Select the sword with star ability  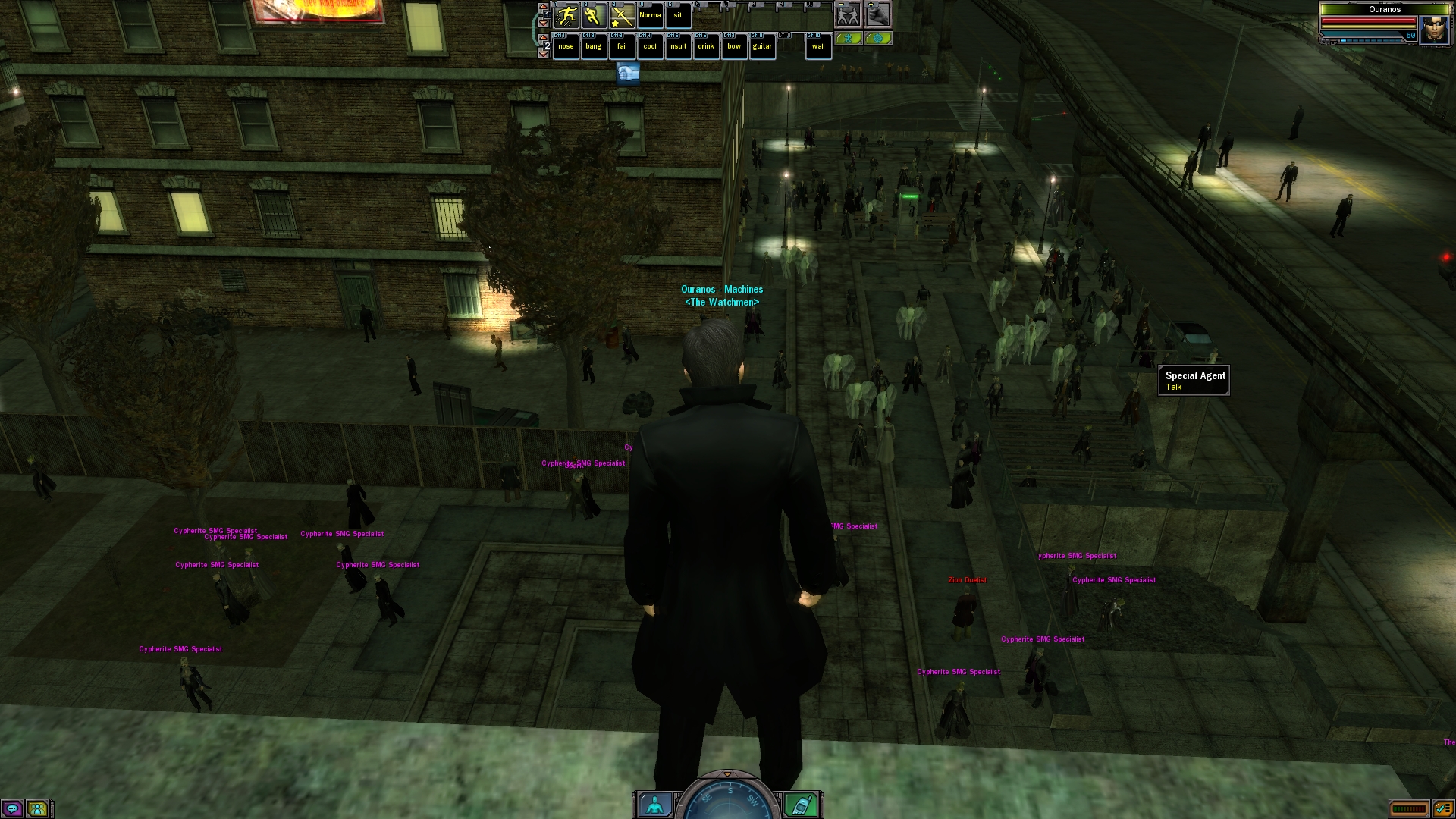point(622,15)
